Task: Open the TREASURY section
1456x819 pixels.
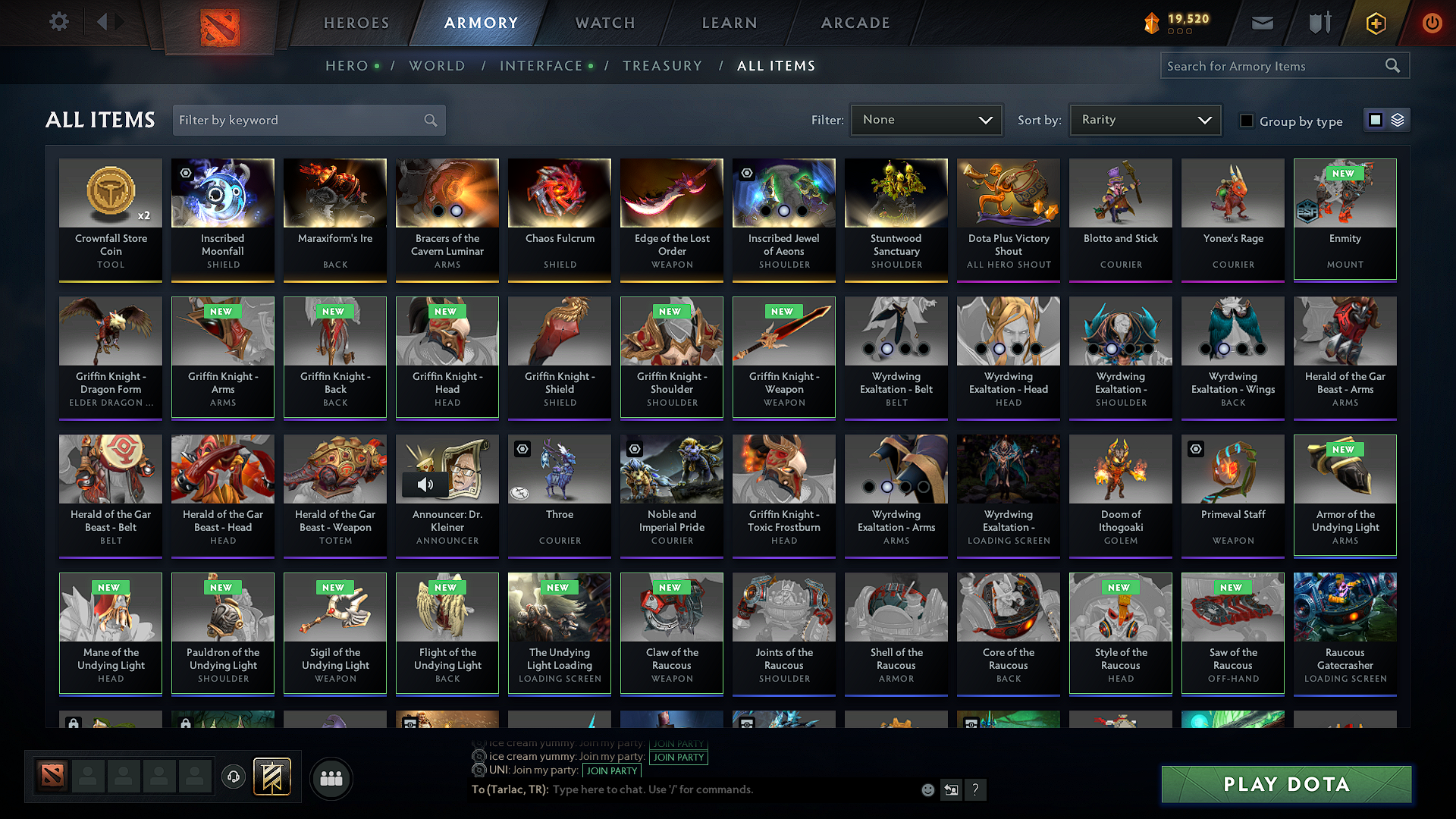Action: coord(662,66)
